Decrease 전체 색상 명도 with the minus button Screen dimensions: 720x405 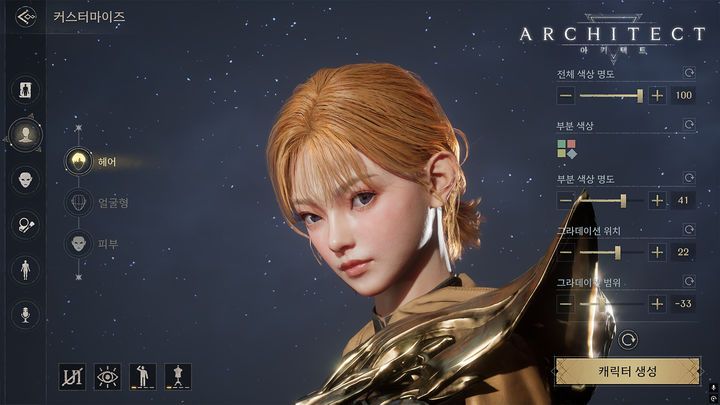[x=566, y=95]
